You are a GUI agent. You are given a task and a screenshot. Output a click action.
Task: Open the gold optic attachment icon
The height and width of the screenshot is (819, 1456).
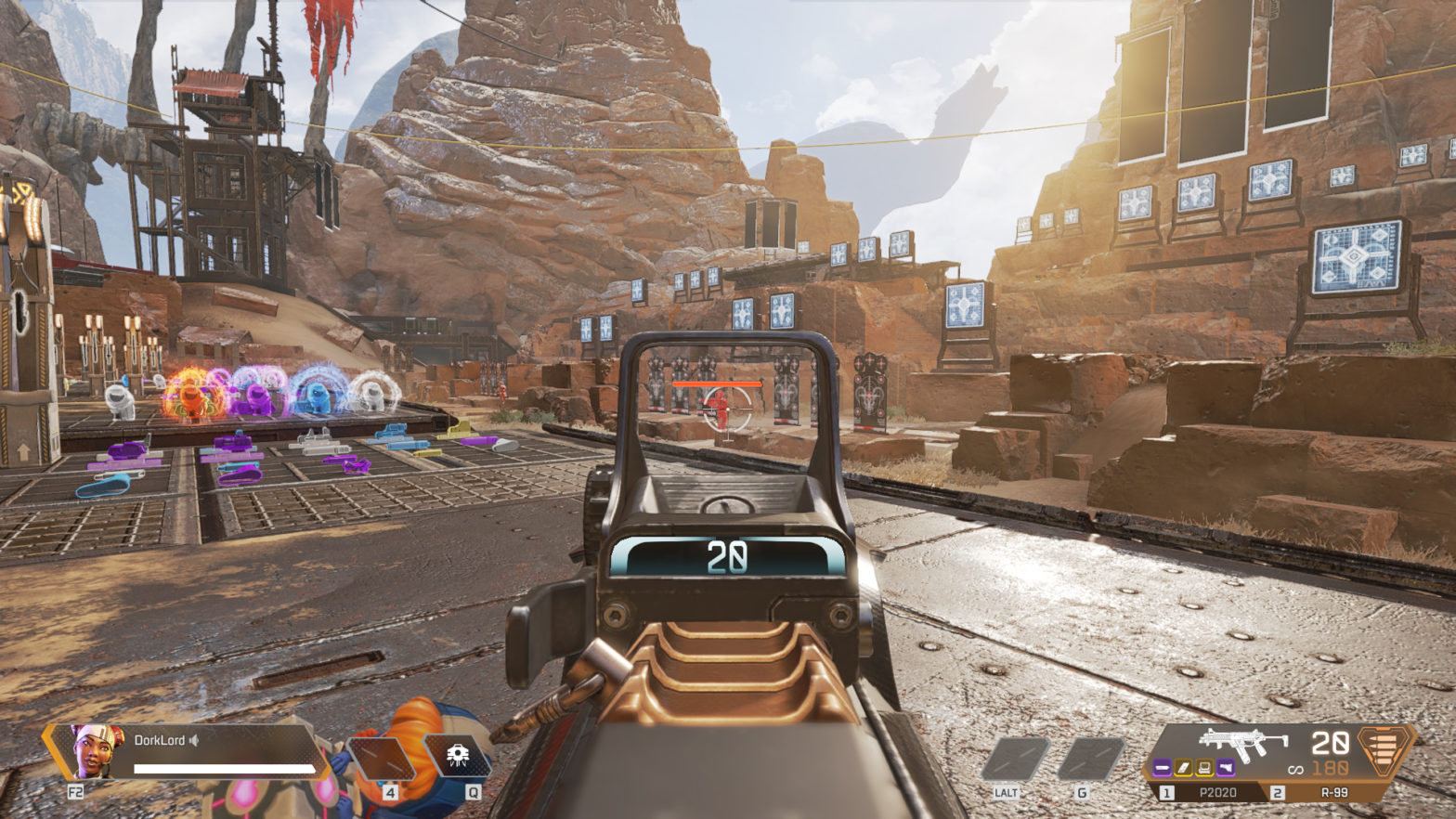click(x=1204, y=767)
